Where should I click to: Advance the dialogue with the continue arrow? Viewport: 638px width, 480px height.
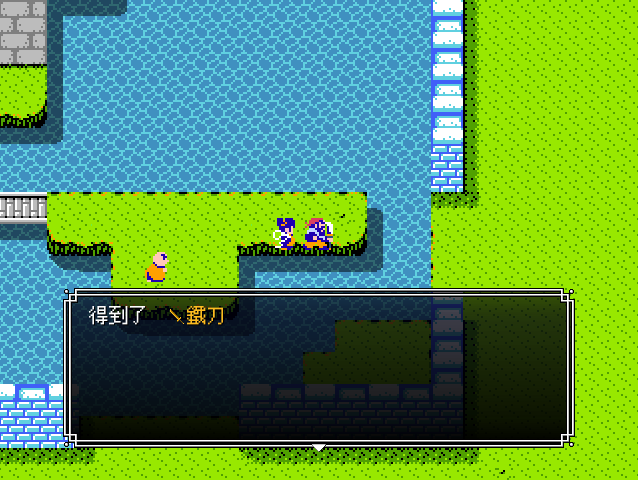[318, 447]
